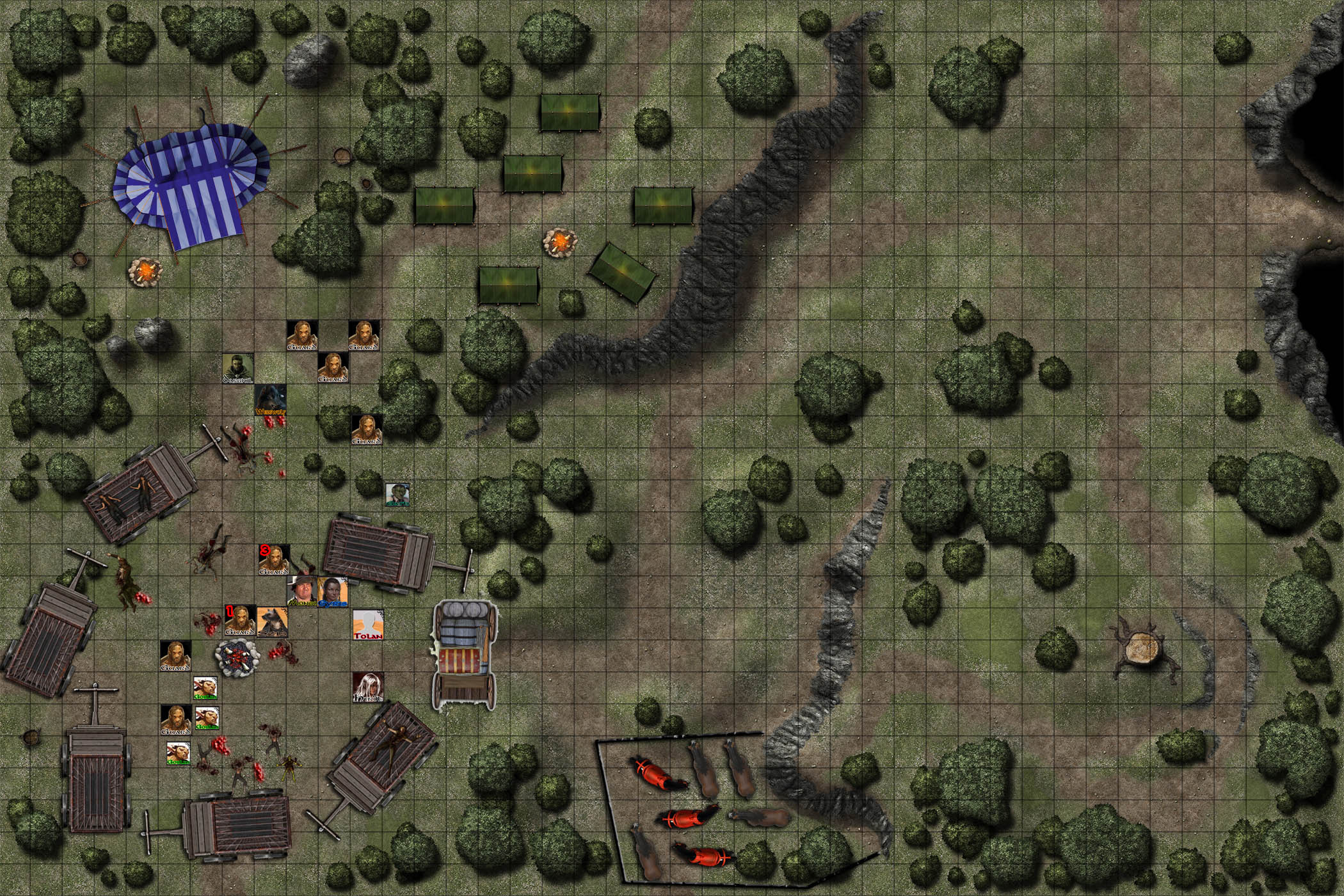Click the Guard token marked with 3
Viewport: 1344px width, 896px height.
(x=273, y=560)
